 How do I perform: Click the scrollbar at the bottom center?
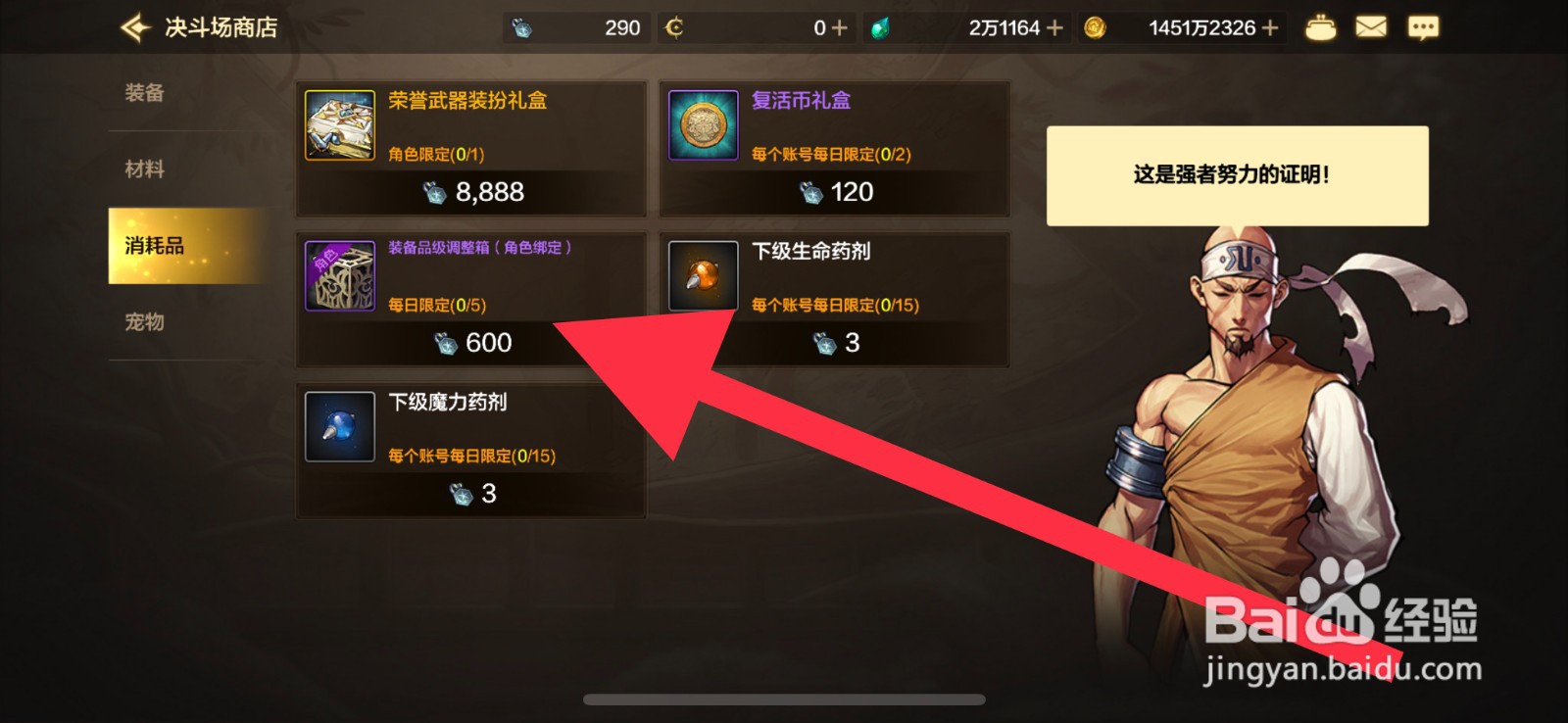pos(784,699)
